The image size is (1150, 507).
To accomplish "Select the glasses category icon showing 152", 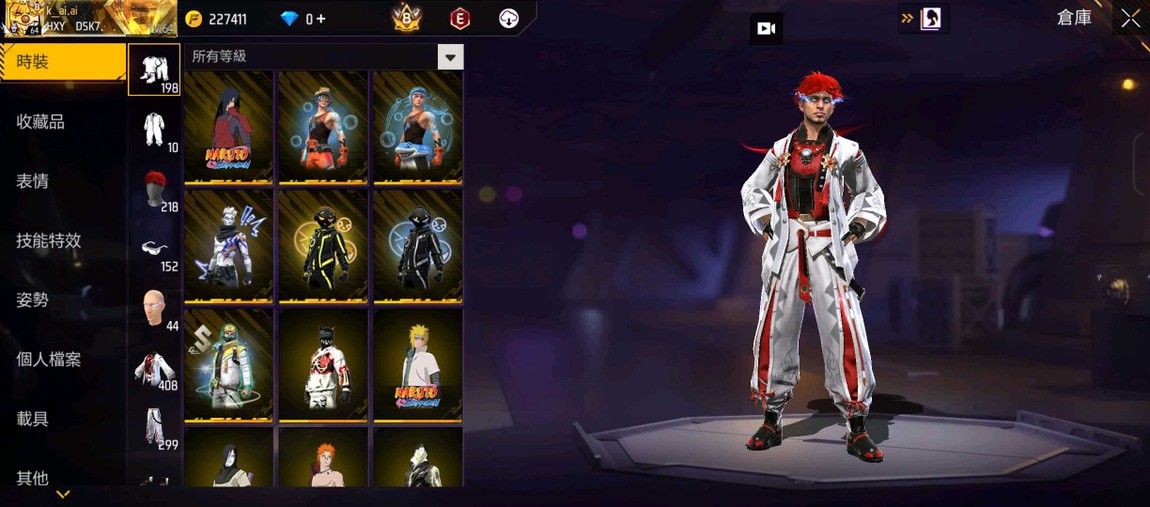I will 154,250.
